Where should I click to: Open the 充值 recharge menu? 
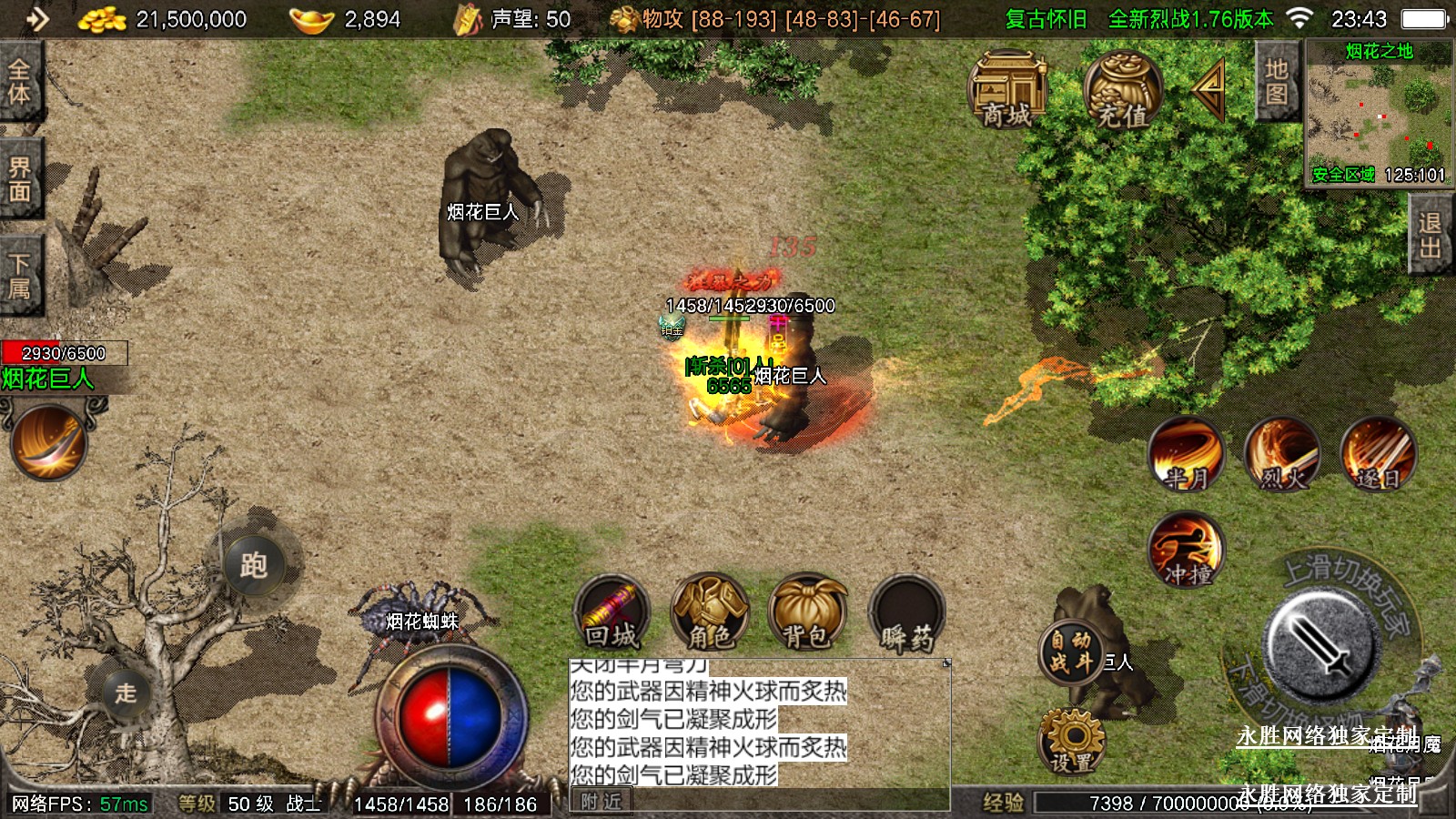(1122, 91)
